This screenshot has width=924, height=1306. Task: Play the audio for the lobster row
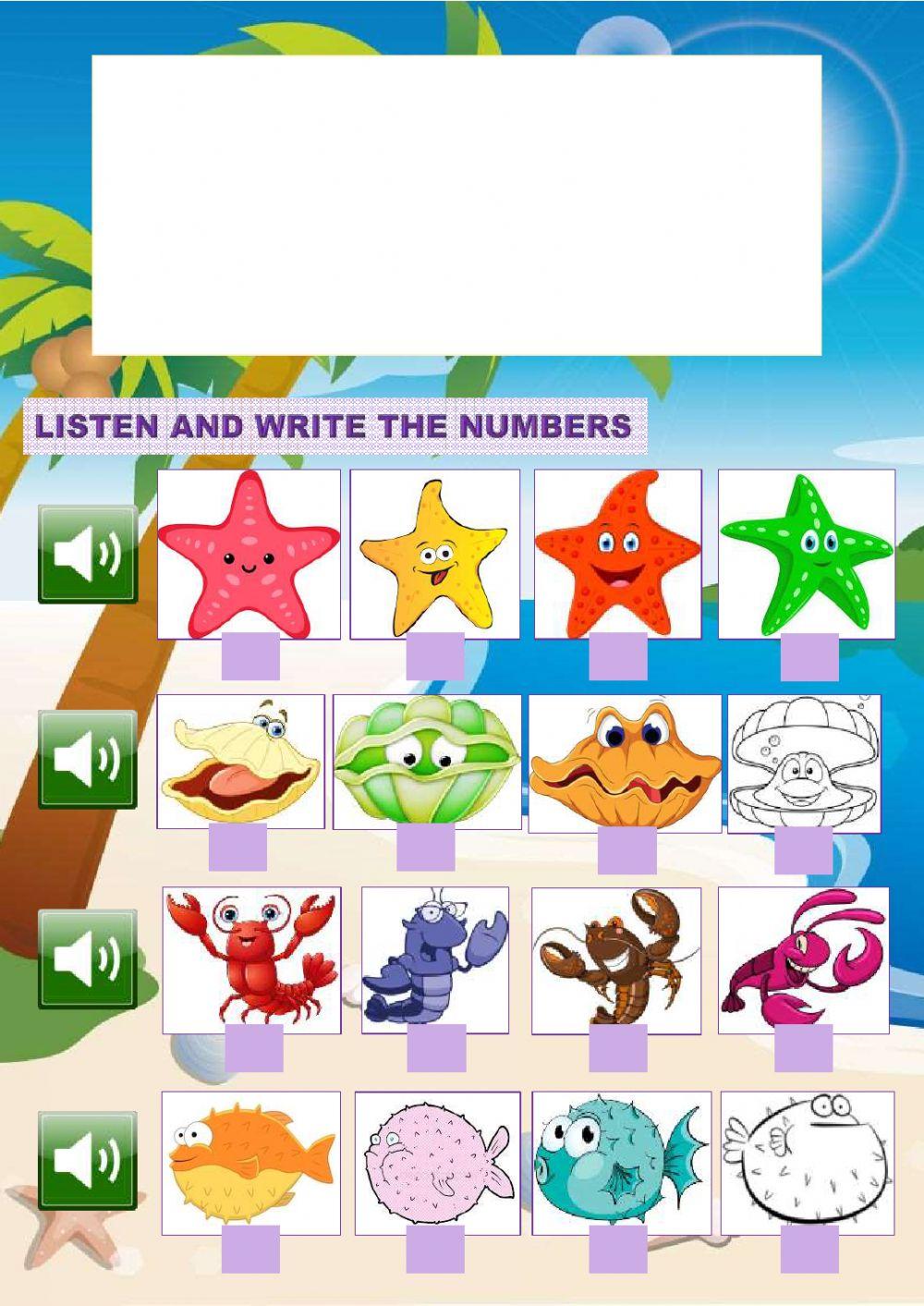[88, 958]
